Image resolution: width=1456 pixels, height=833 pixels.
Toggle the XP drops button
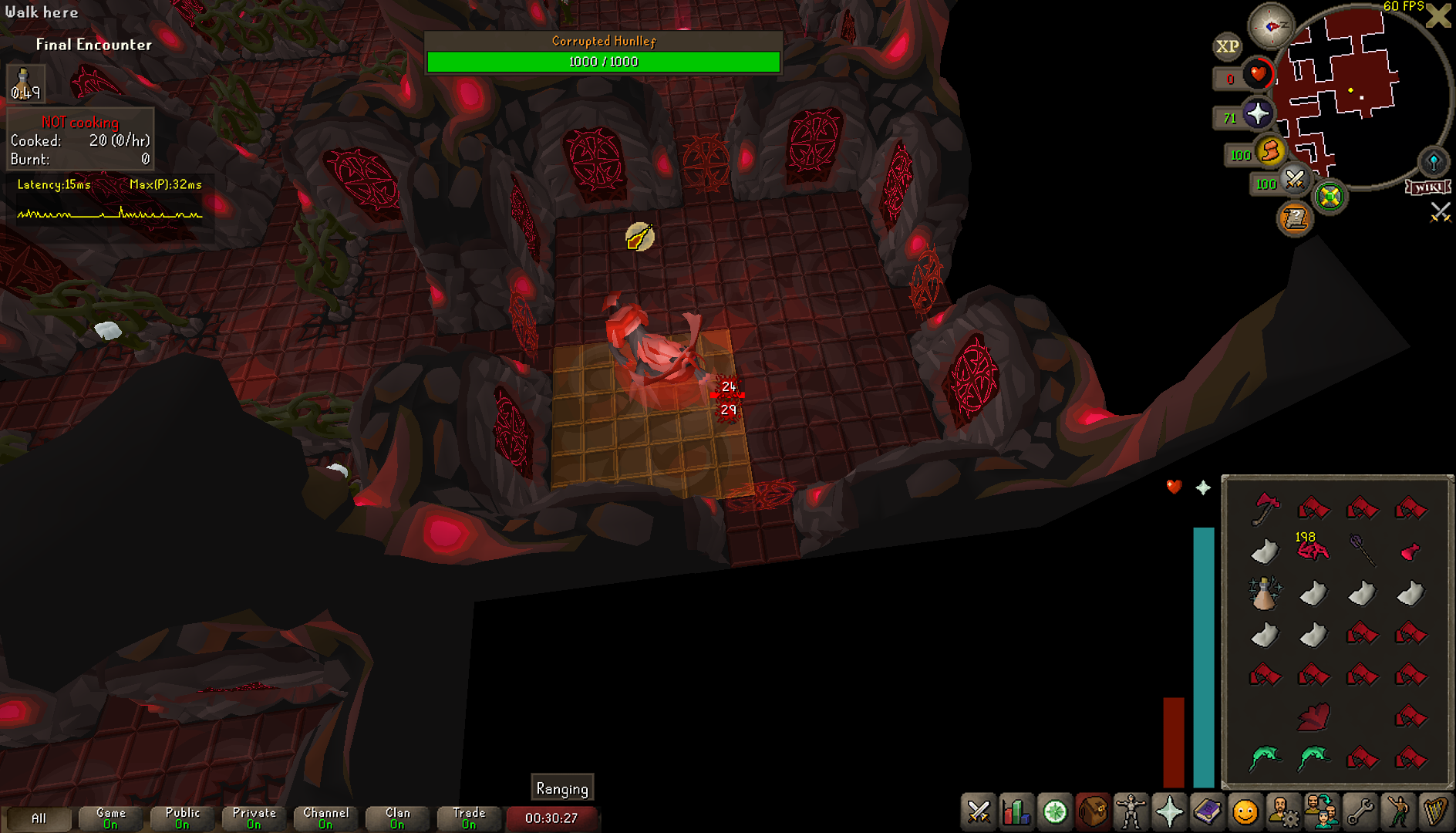(x=1227, y=46)
